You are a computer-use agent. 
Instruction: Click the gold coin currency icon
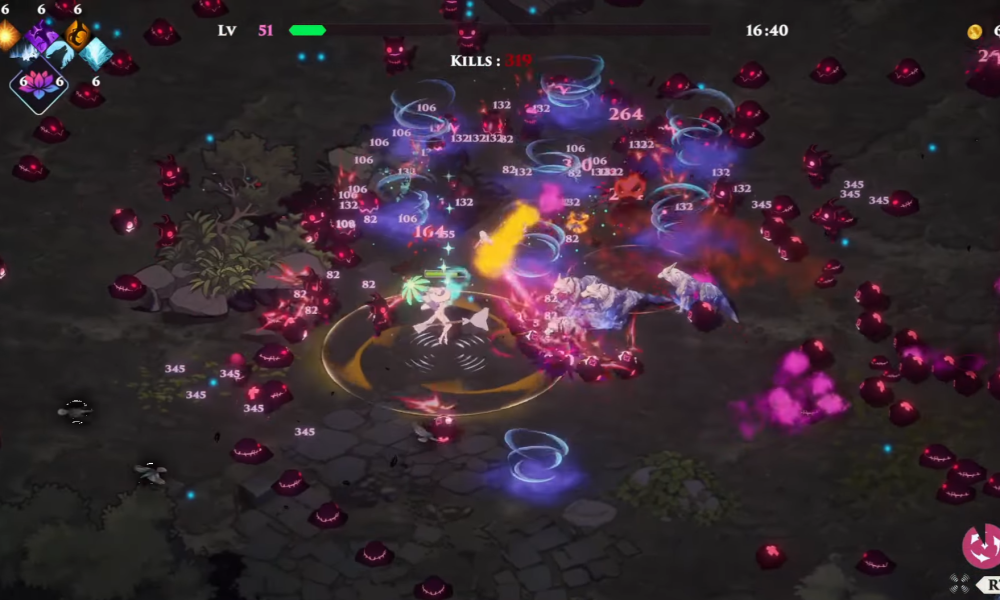click(974, 32)
